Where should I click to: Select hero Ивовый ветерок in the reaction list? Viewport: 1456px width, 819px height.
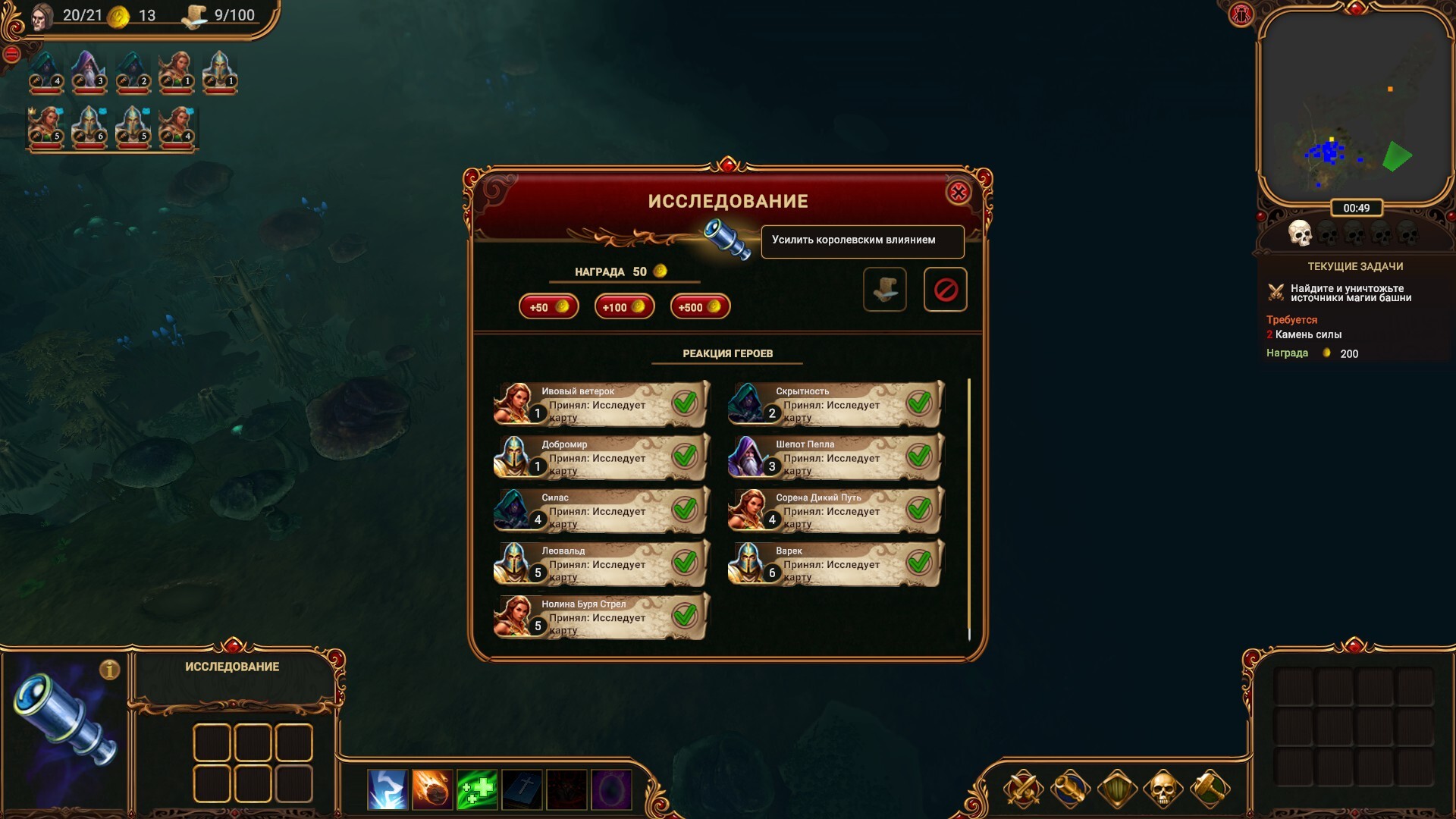pyautogui.click(x=601, y=404)
